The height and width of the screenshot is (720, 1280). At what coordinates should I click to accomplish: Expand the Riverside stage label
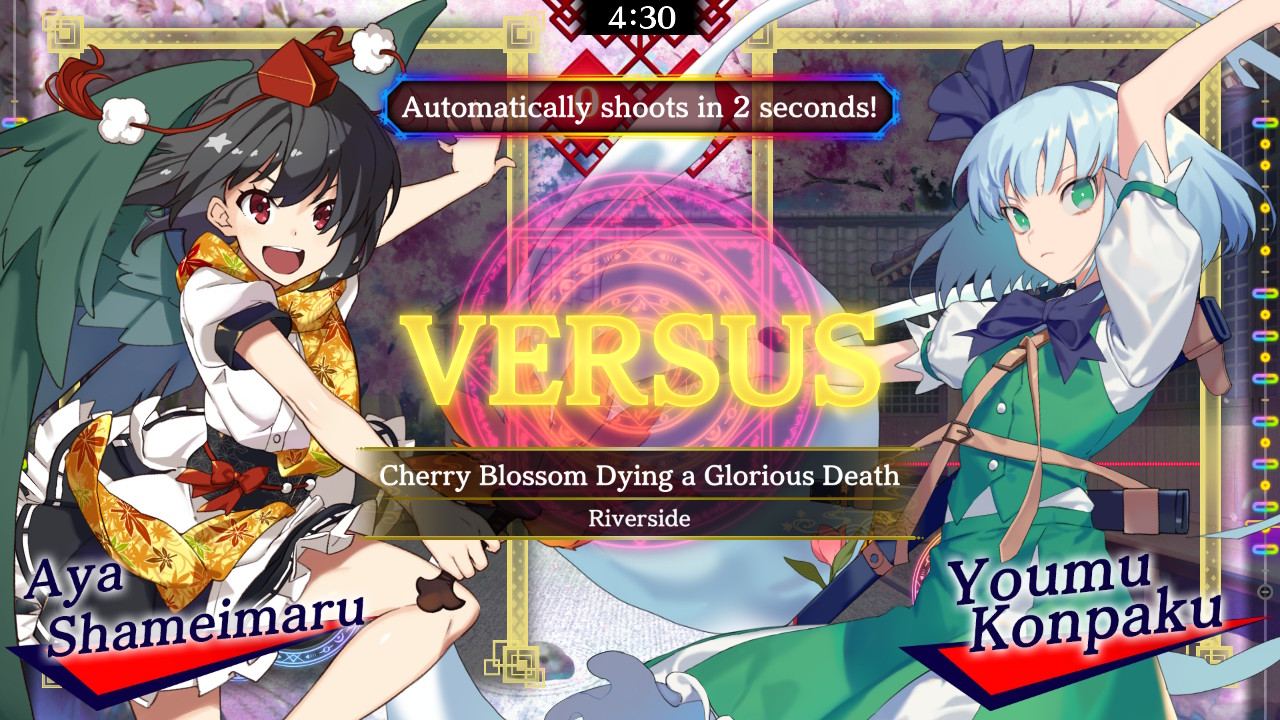click(x=640, y=518)
